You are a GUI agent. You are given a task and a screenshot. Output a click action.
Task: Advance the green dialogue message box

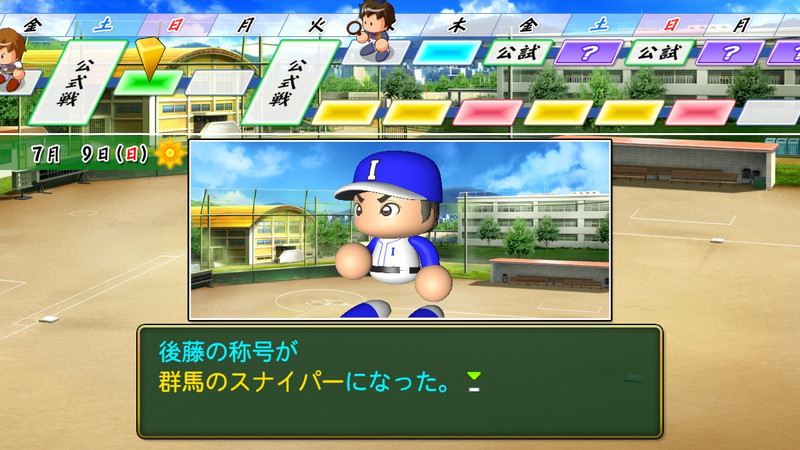pos(399,381)
